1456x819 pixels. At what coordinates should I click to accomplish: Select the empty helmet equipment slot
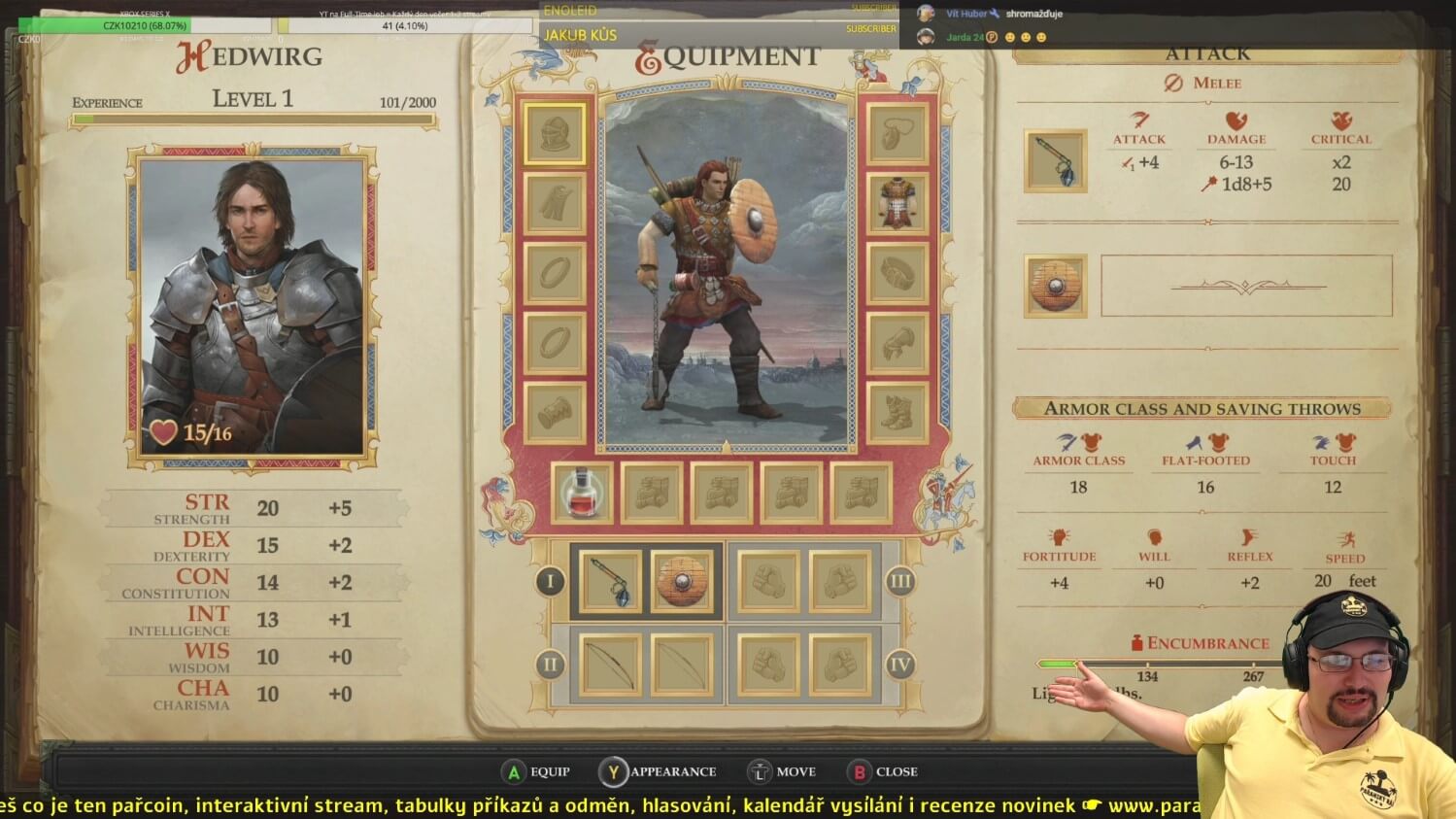tap(555, 133)
